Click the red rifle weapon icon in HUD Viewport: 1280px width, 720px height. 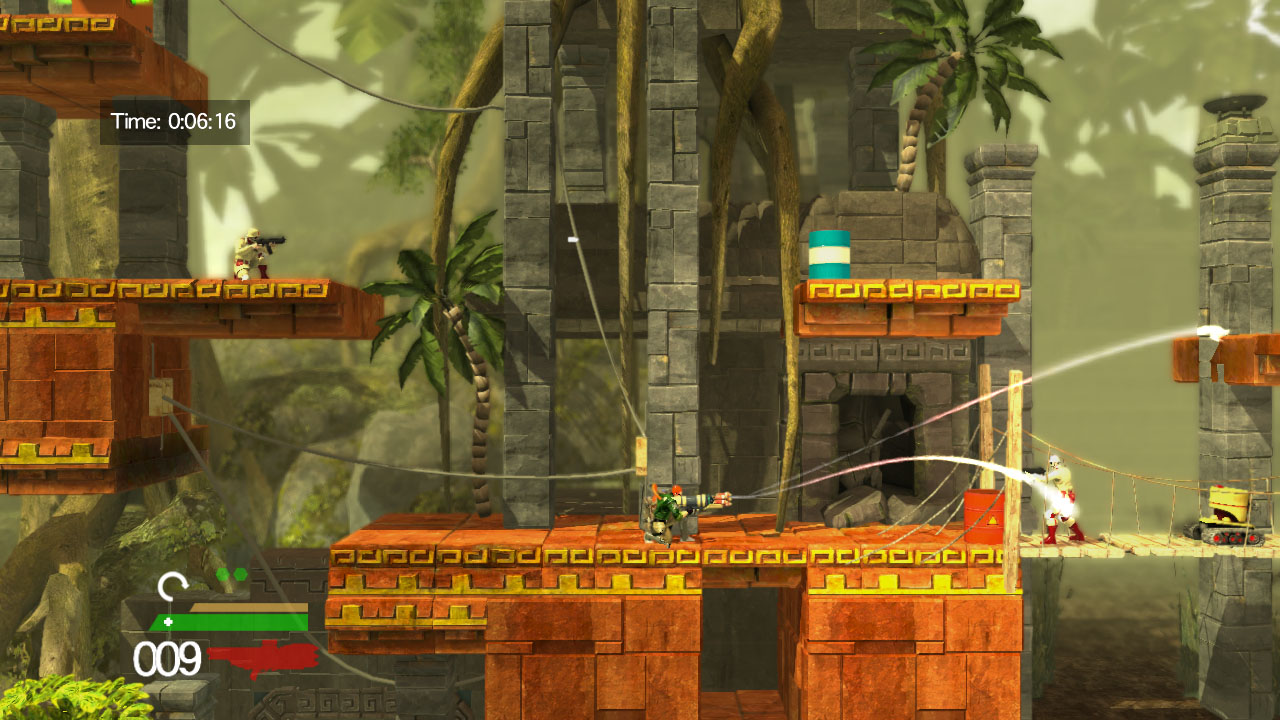pyautogui.click(x=262, y=655)
